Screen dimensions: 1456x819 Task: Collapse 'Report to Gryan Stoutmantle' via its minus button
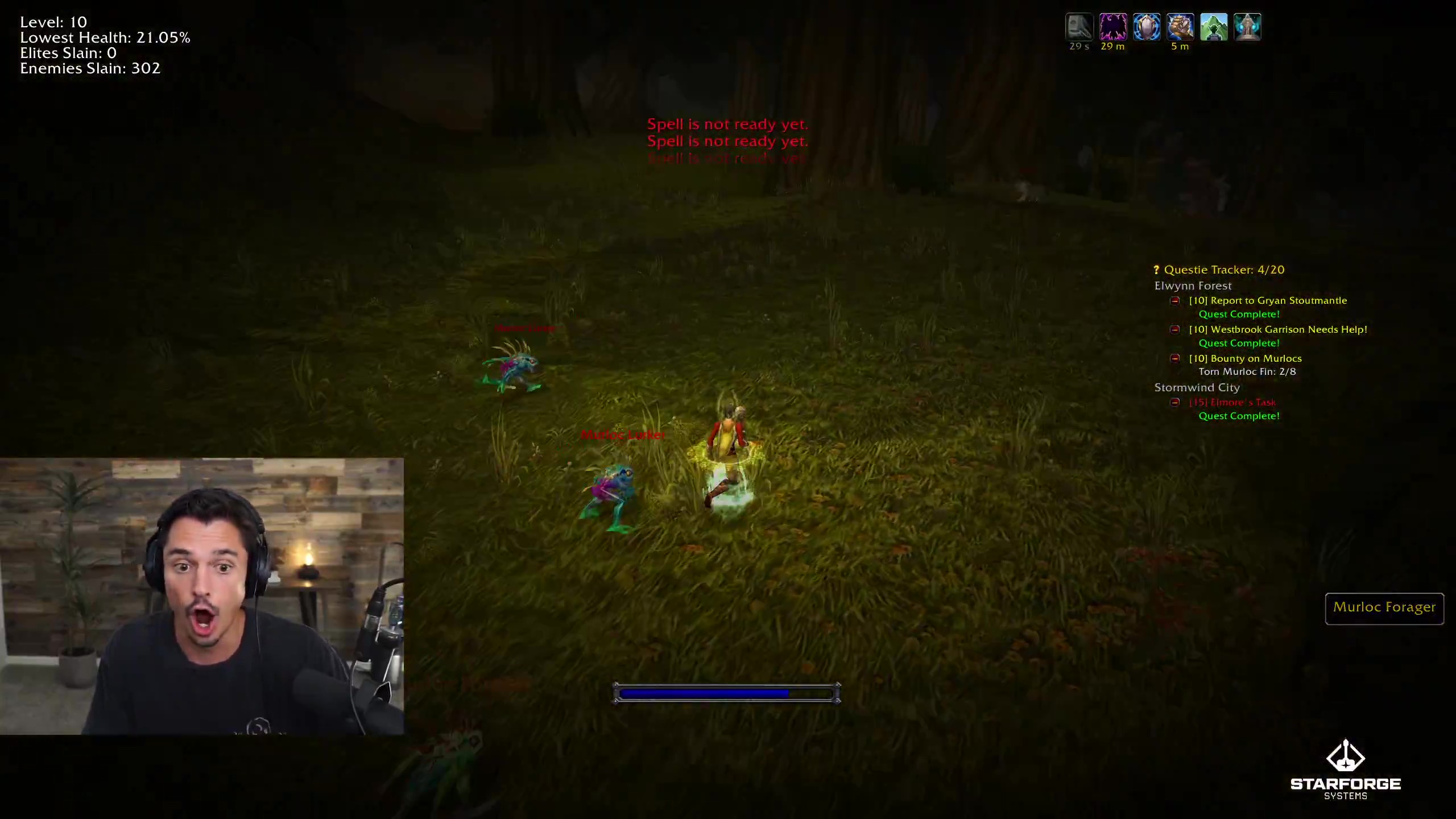coord(1176,300)
